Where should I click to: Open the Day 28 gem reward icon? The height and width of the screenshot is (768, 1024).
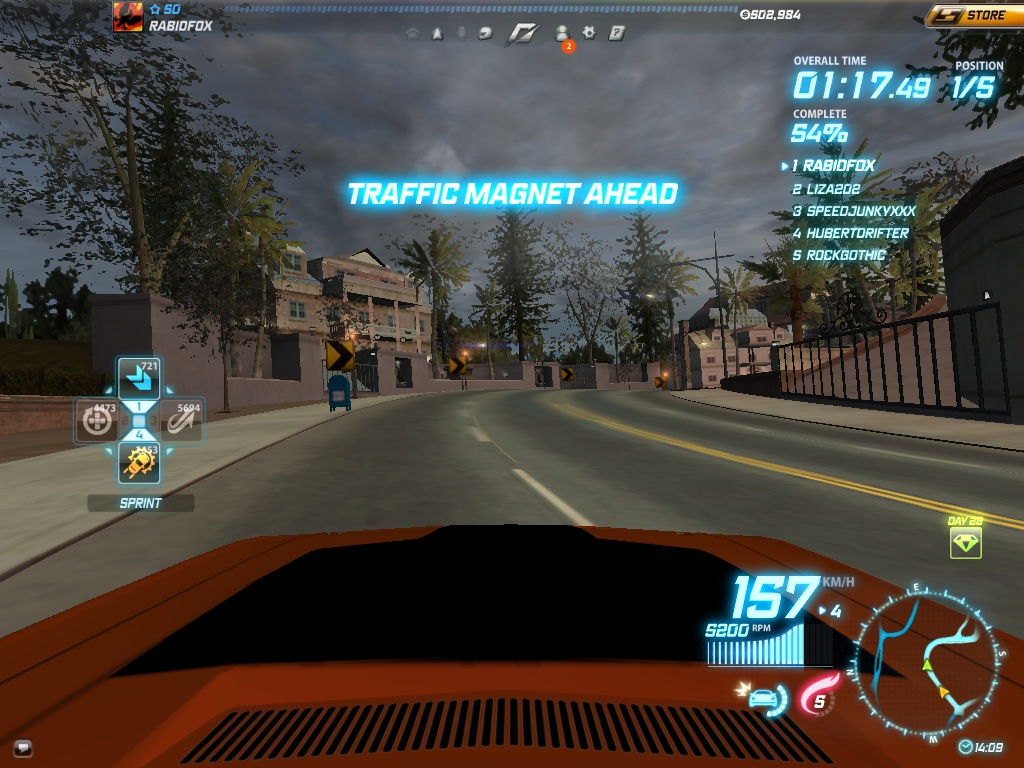tap(965, 542)
